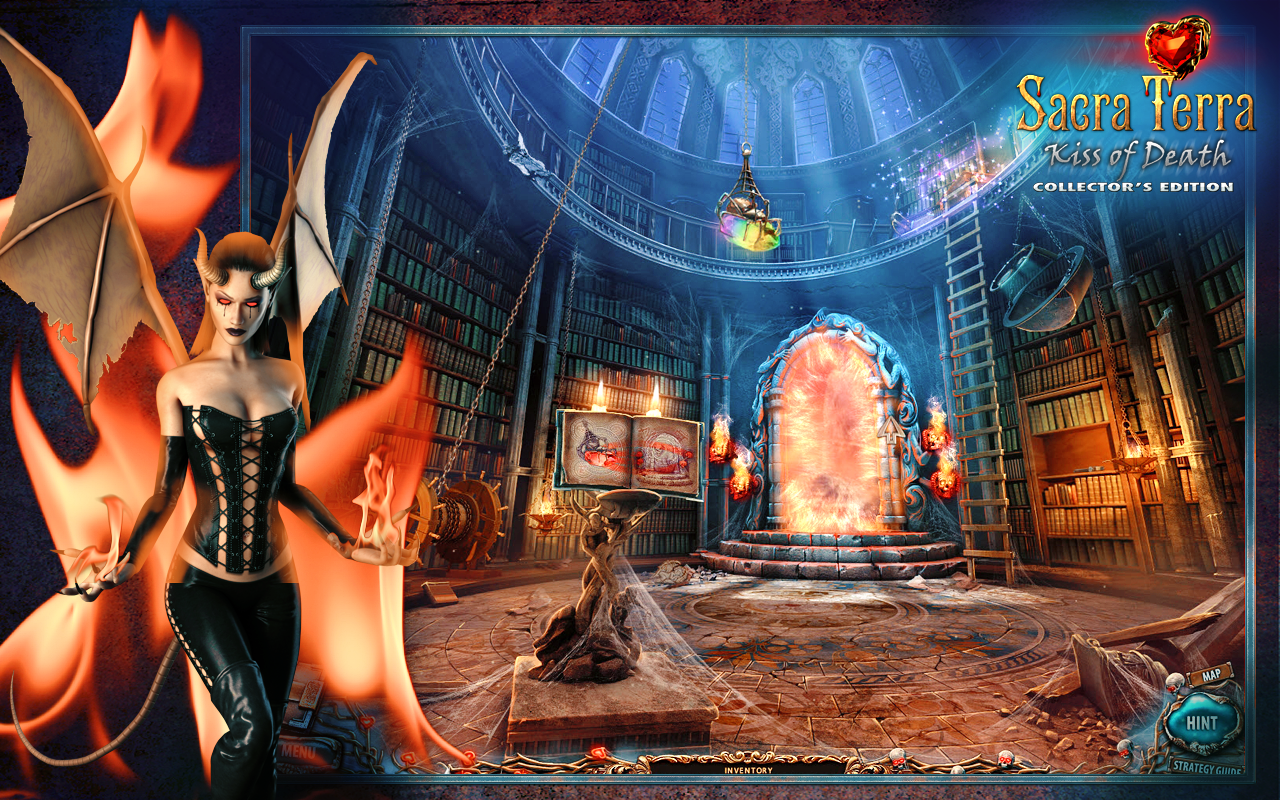
Task: Switch to the MAP screen
Action: tap(1211, 674)
